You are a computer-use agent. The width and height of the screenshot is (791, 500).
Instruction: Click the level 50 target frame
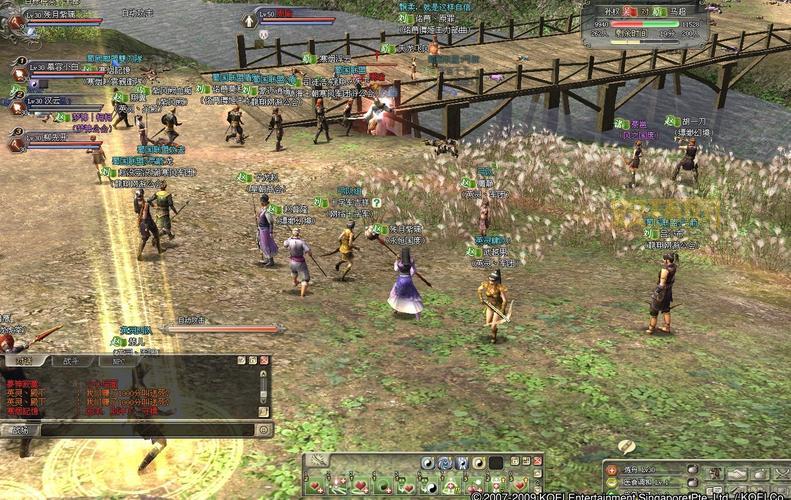[x=290, y=17]
